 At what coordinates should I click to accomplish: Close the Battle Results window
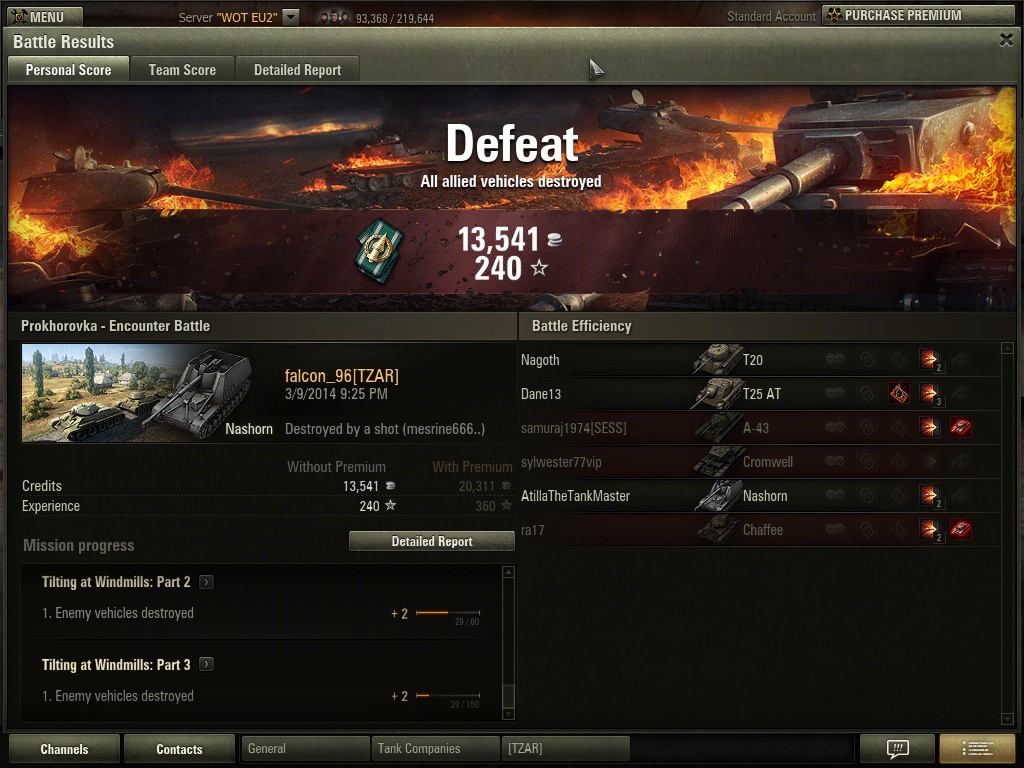(1006, 40)
